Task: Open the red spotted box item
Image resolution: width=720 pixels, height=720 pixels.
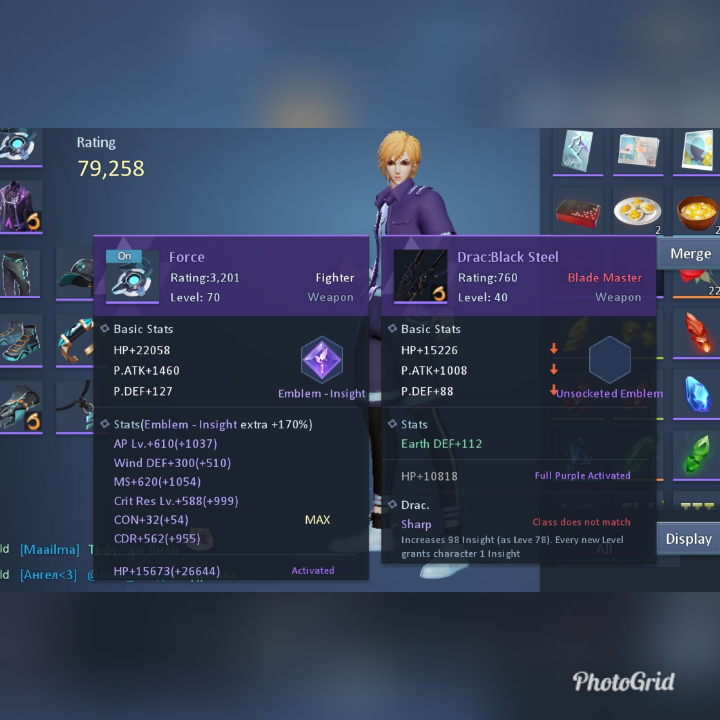Action: (578, 211)
